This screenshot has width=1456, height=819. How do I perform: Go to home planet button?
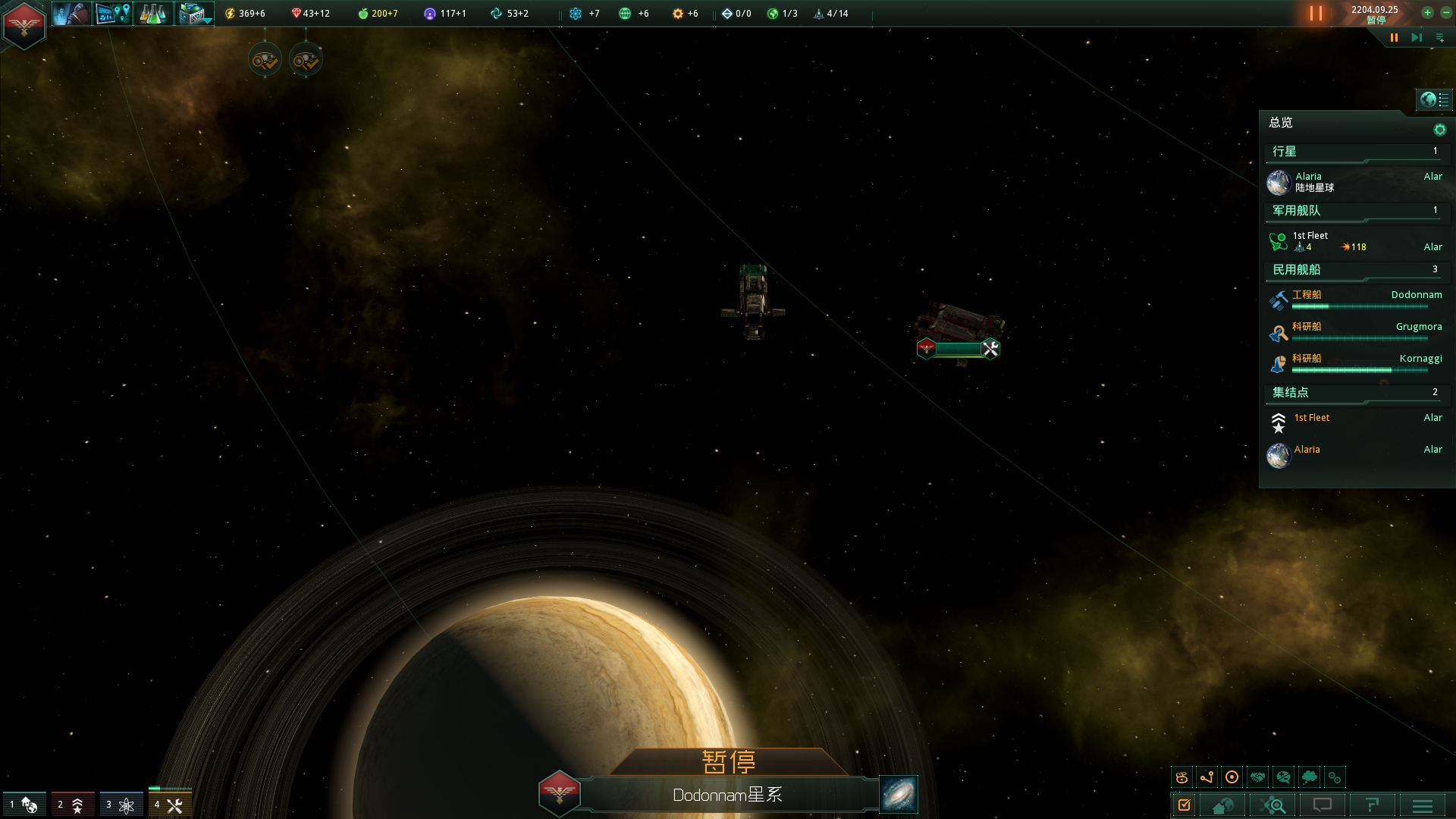[1222, 805]
